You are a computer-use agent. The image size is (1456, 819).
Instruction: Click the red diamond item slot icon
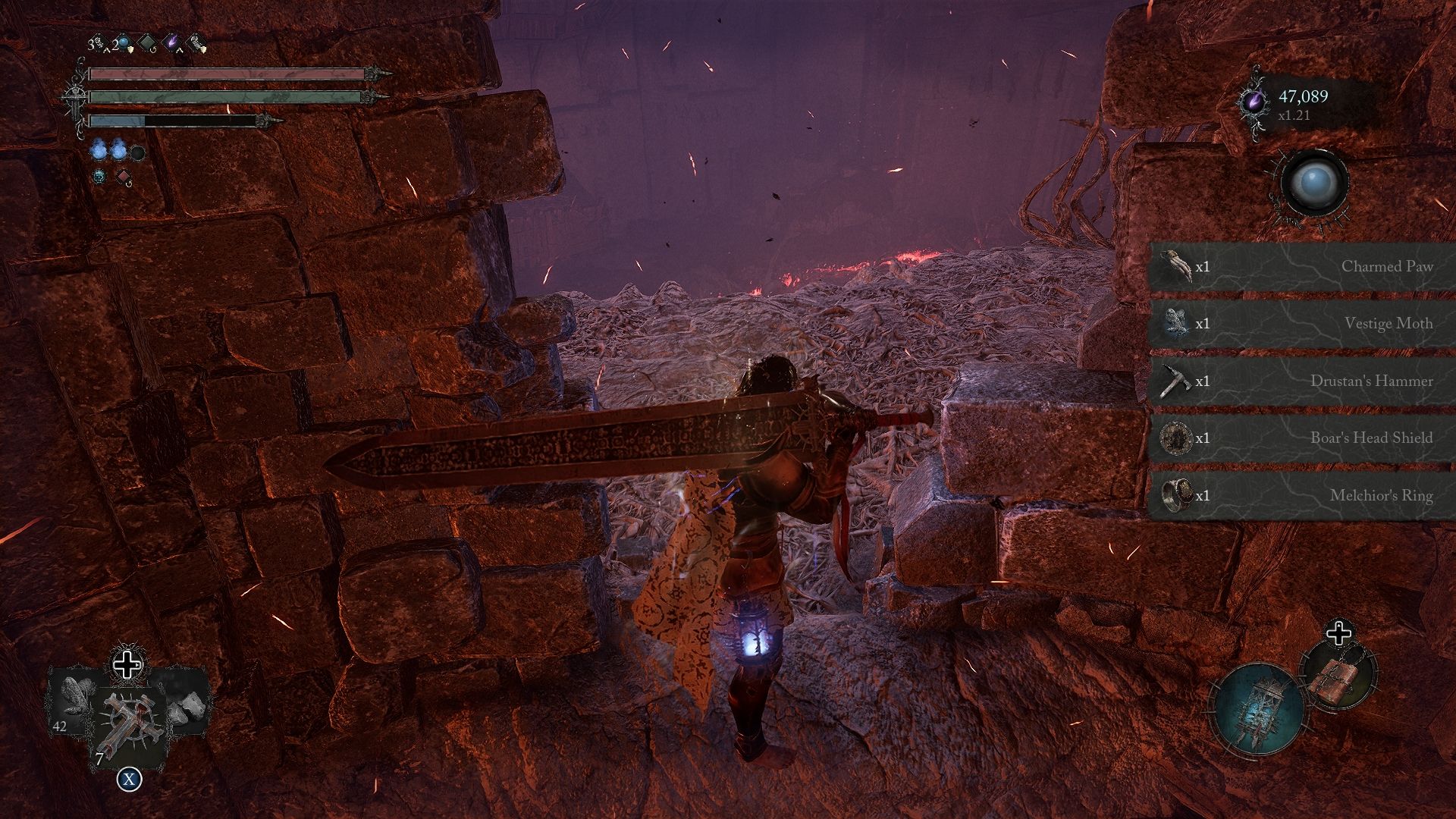[123, 176]
